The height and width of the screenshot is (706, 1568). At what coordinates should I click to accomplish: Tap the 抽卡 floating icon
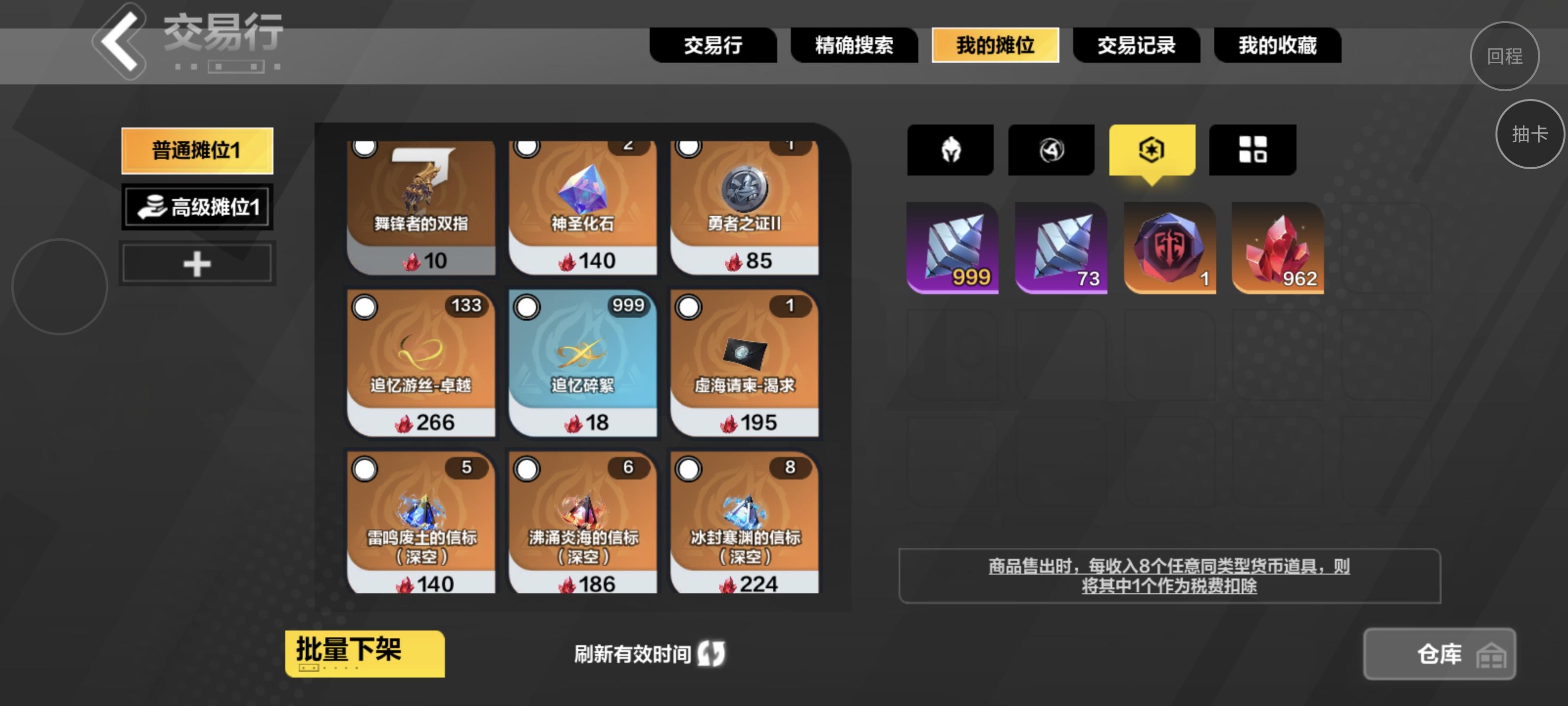coord(1530,135)
